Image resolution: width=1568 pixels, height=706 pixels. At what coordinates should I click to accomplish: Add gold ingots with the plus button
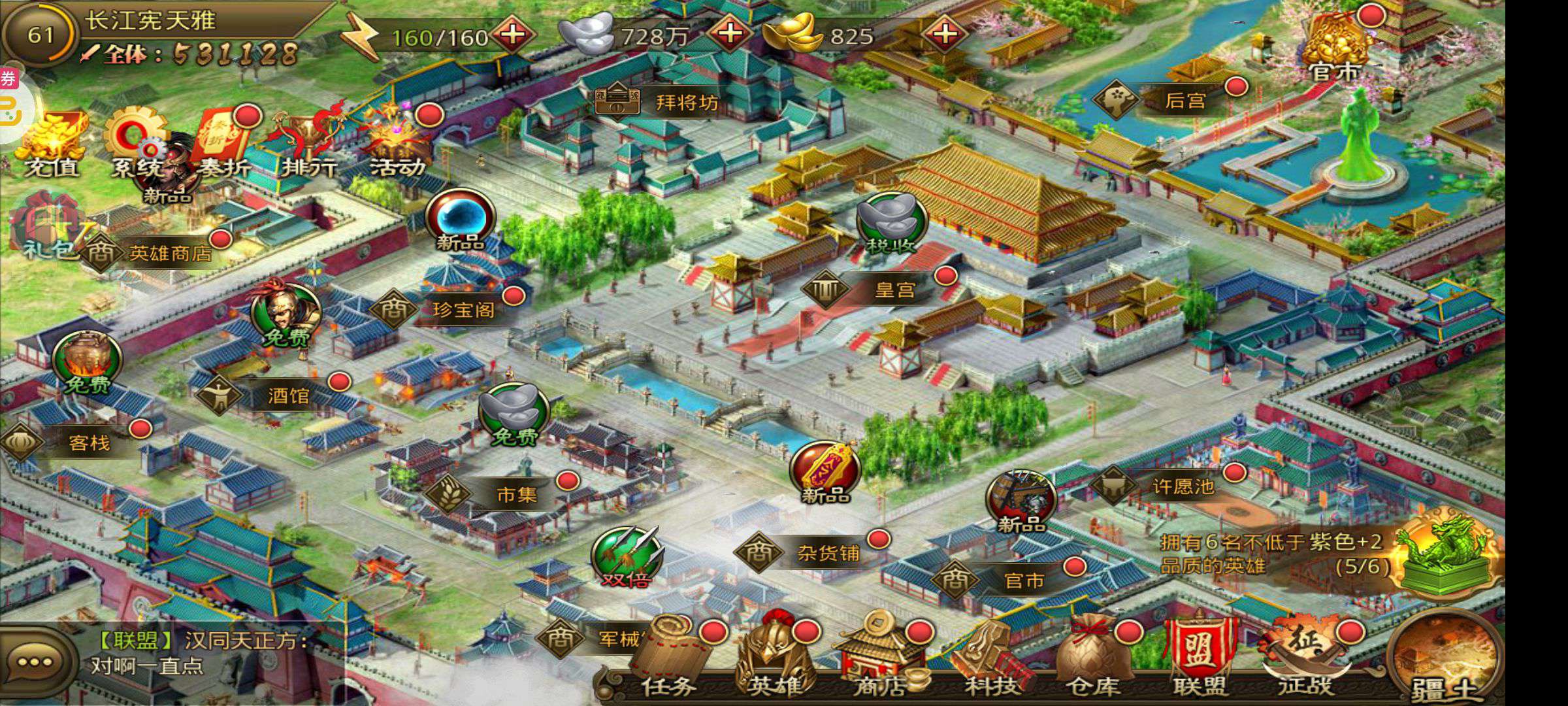pyautogui.click(x=945, y=33)
